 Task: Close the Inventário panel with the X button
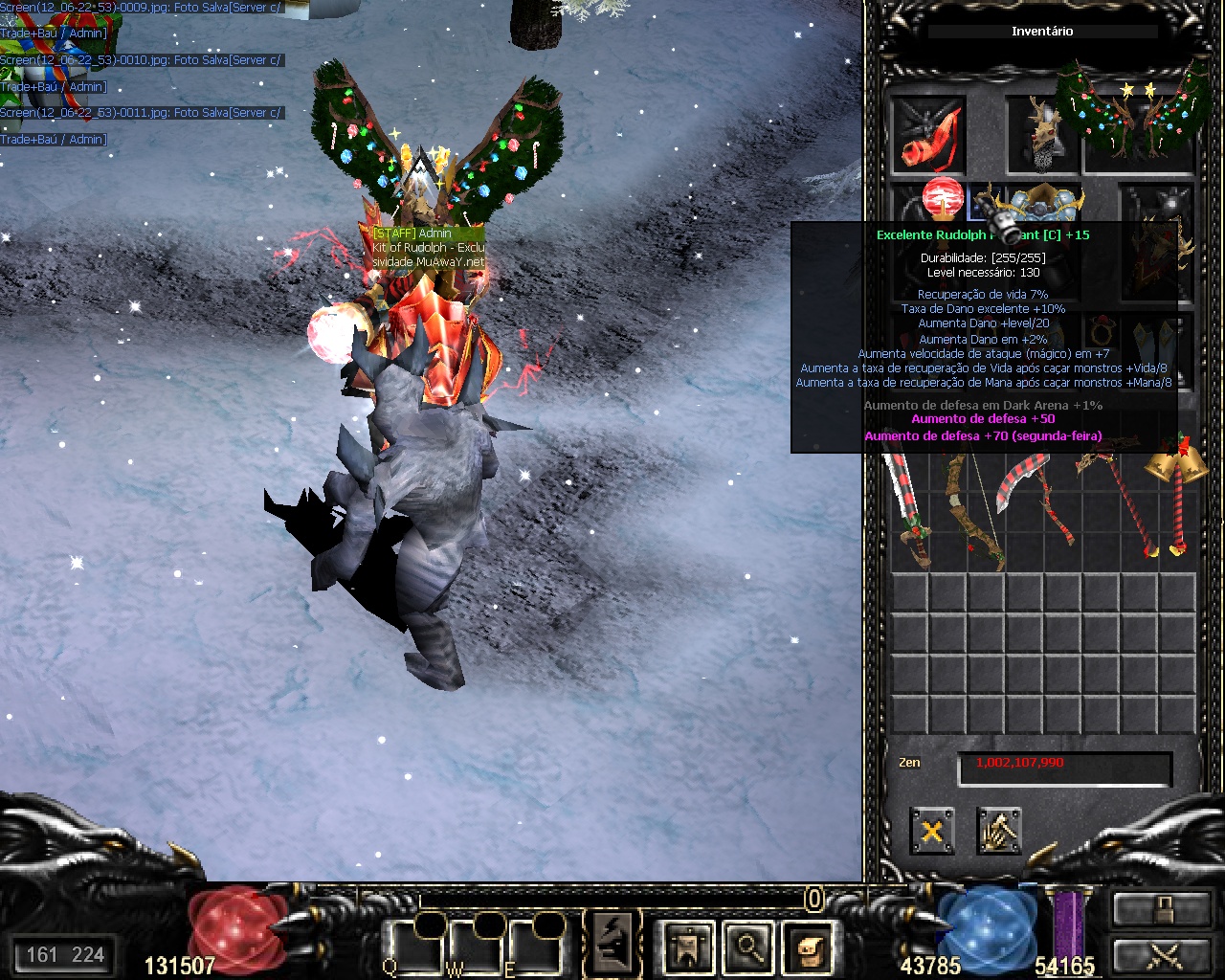[931, 831]
